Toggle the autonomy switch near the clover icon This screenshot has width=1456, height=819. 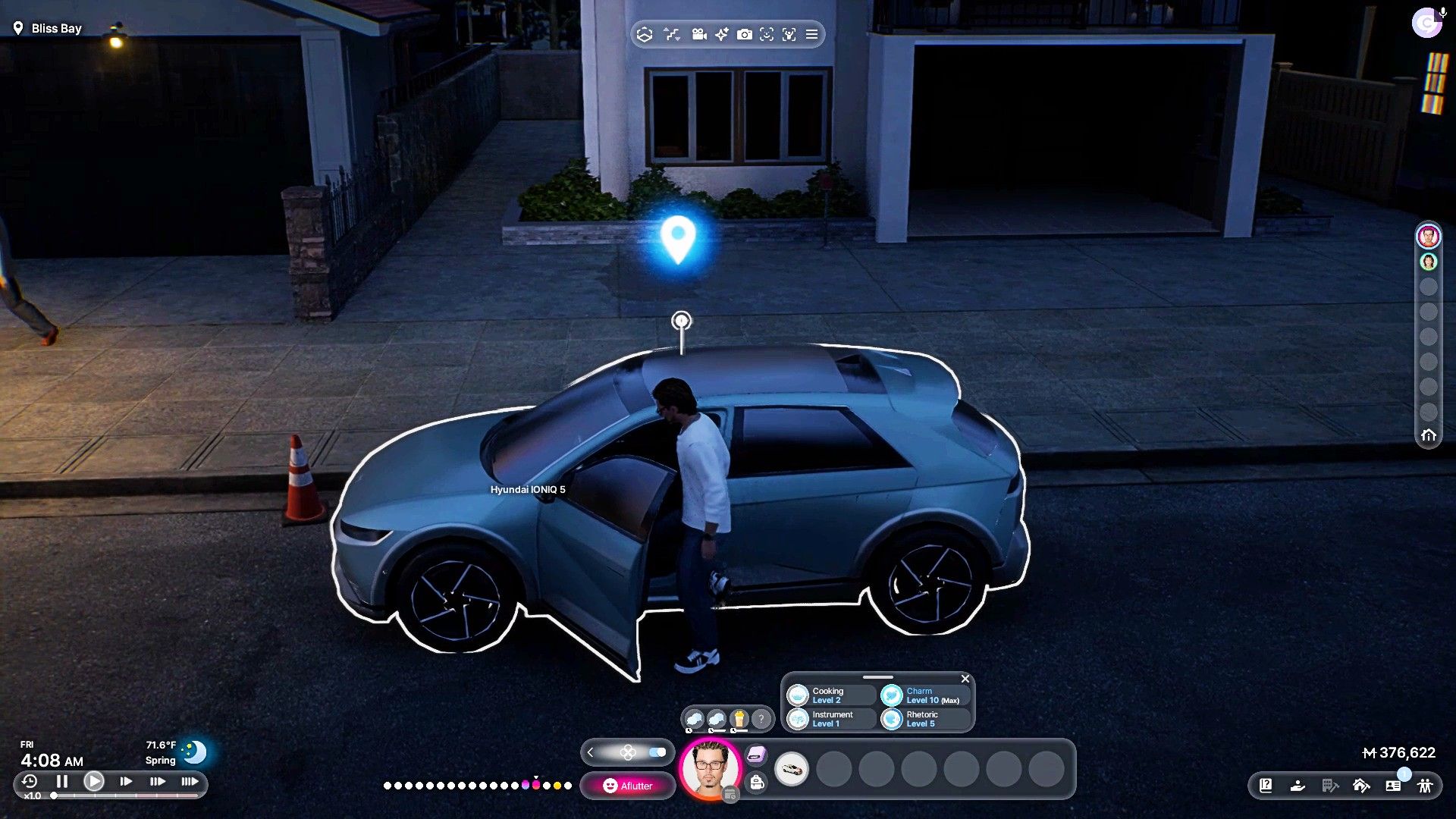point(657,752)
